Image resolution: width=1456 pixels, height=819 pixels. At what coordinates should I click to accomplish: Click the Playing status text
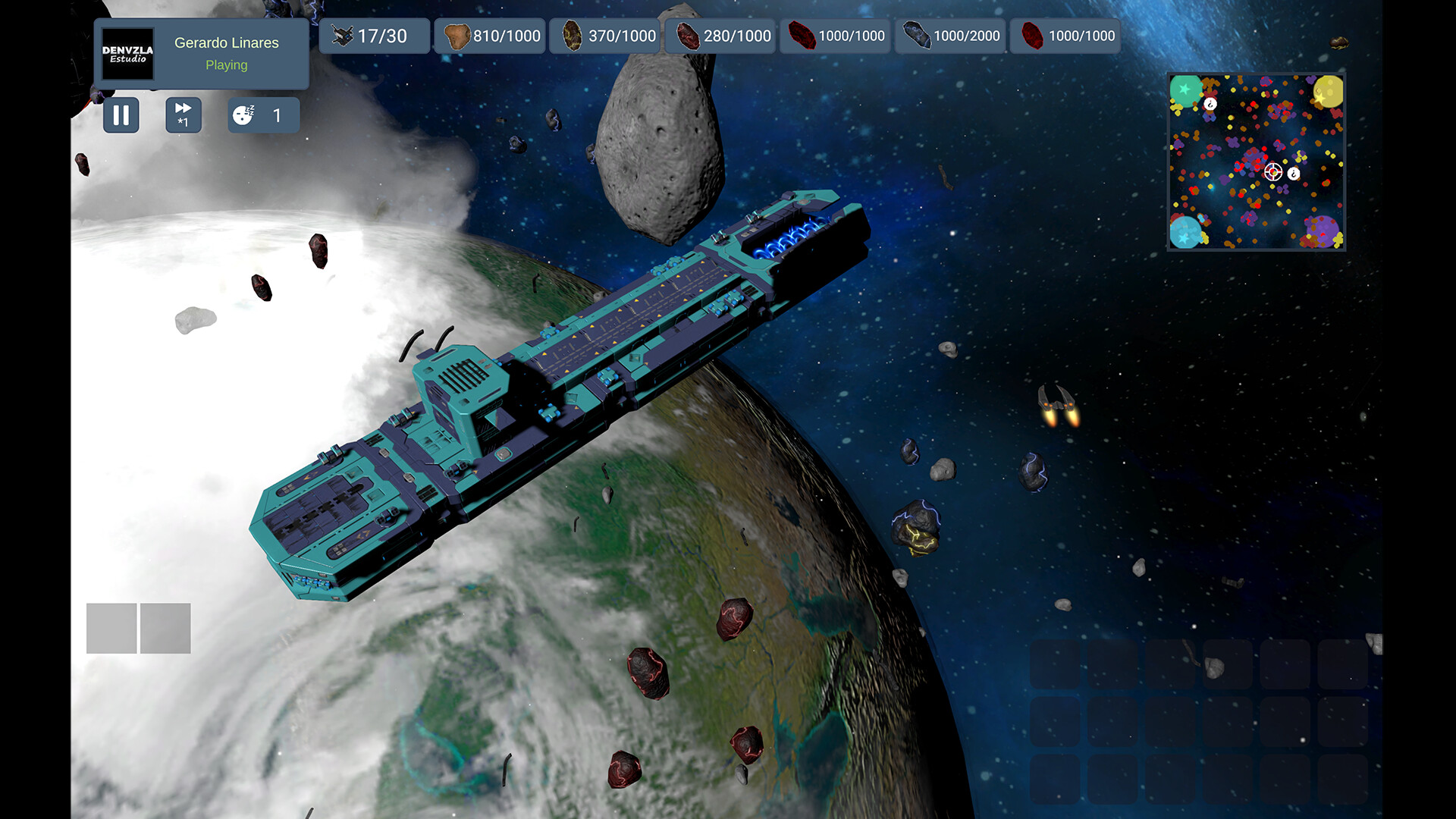[225, 65]
